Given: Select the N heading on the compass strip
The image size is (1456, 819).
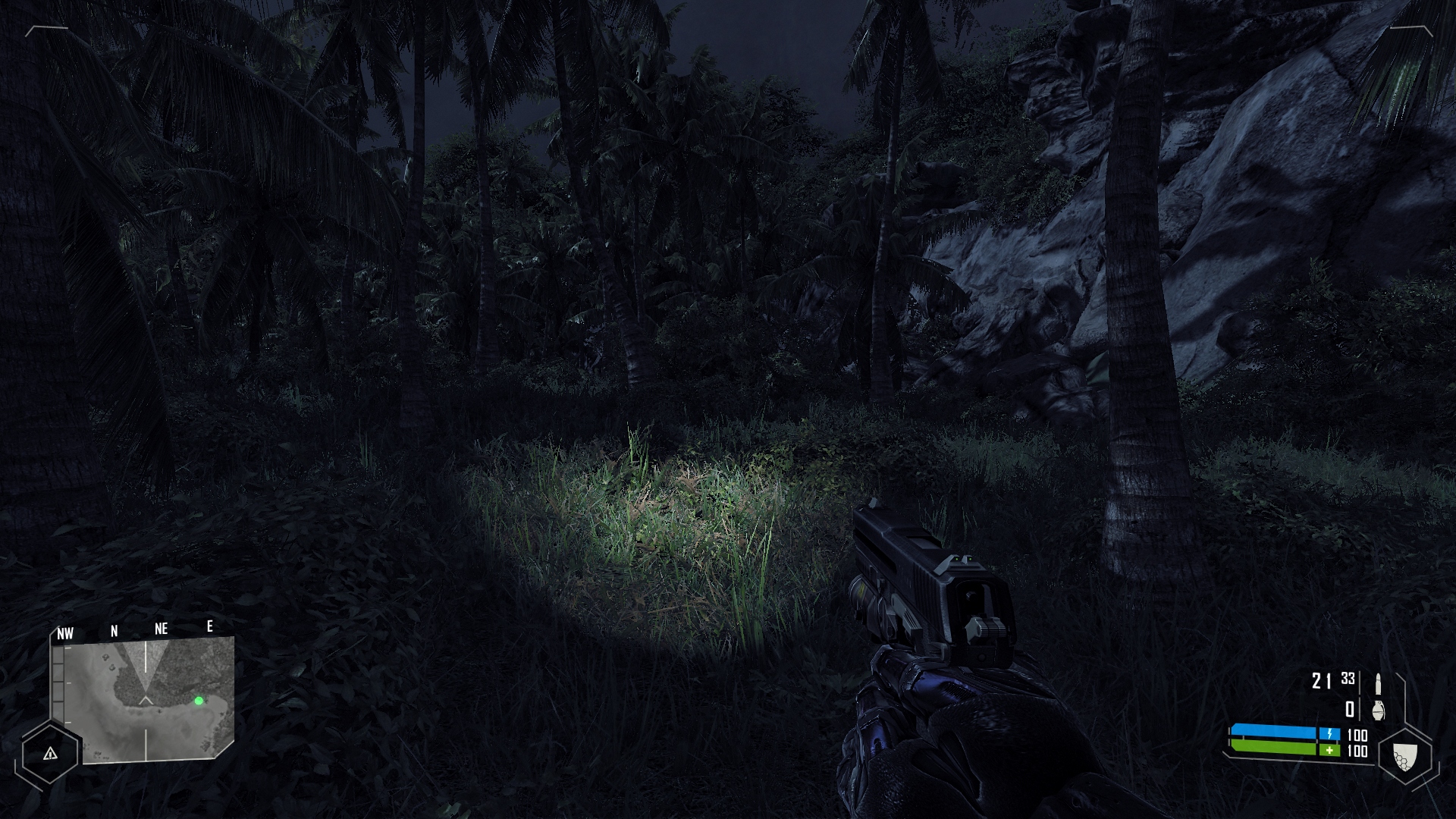Looking at the screenshot, I should click(114, 630).
